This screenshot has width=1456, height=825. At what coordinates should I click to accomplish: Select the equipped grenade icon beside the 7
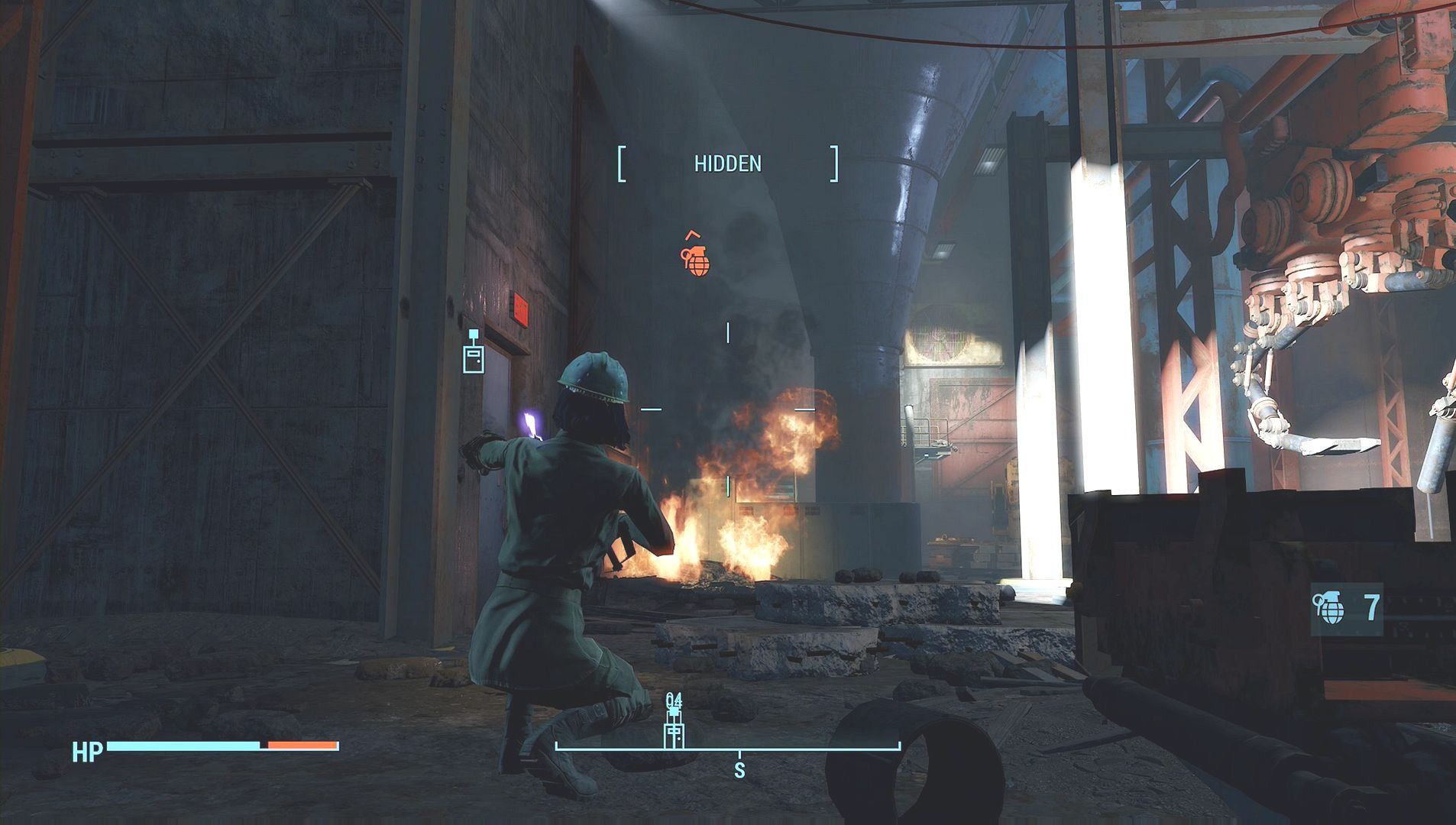1330,609
